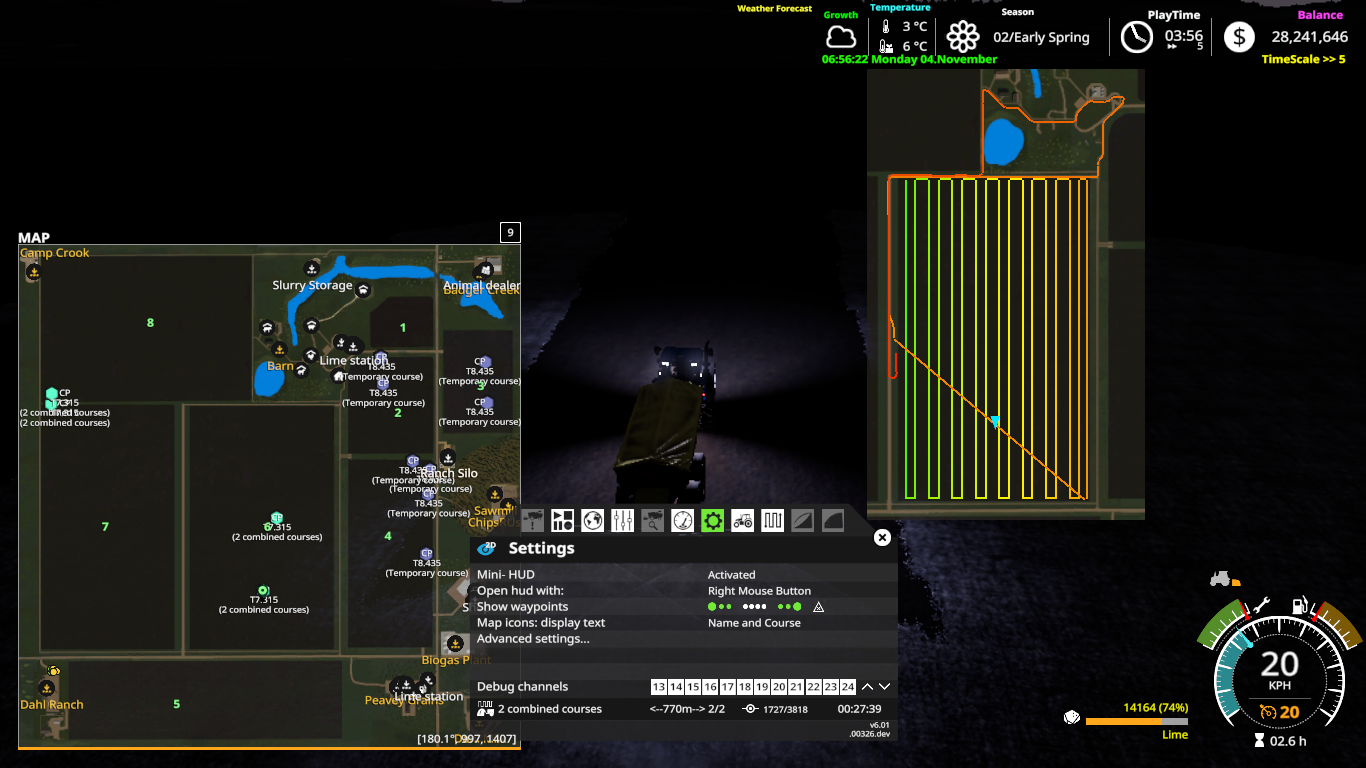Switch to the grayed combine-search tab
Screen dimensions: 1366x768
point(652,520)
